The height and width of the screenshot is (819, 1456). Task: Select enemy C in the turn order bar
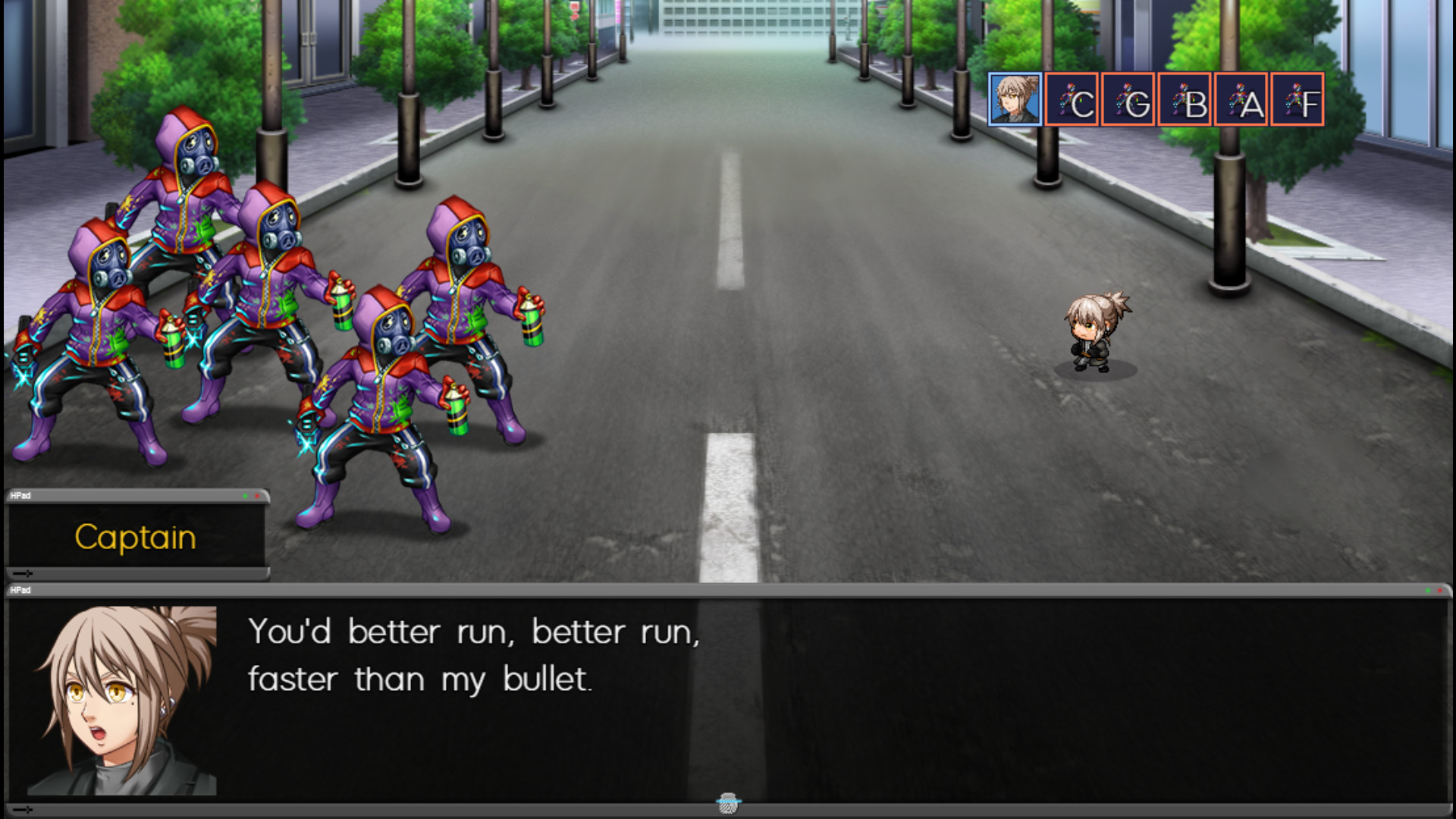(x=1073, y=99)
